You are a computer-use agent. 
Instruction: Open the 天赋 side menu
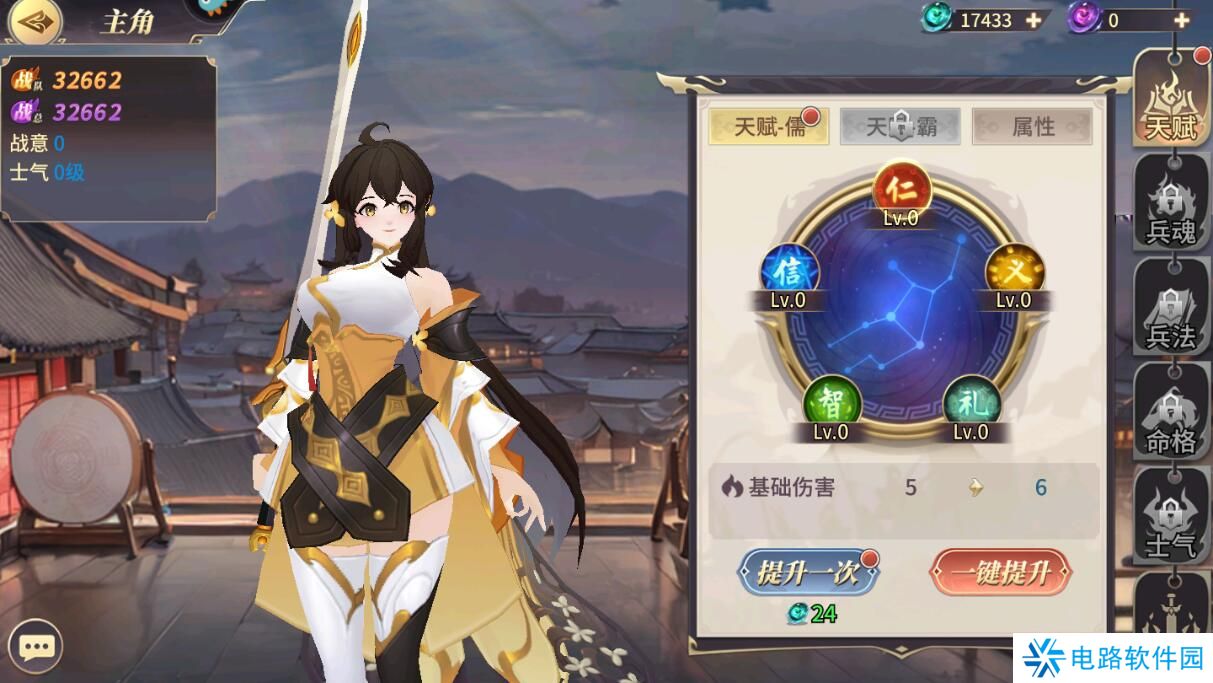[x=1171, y=100]
